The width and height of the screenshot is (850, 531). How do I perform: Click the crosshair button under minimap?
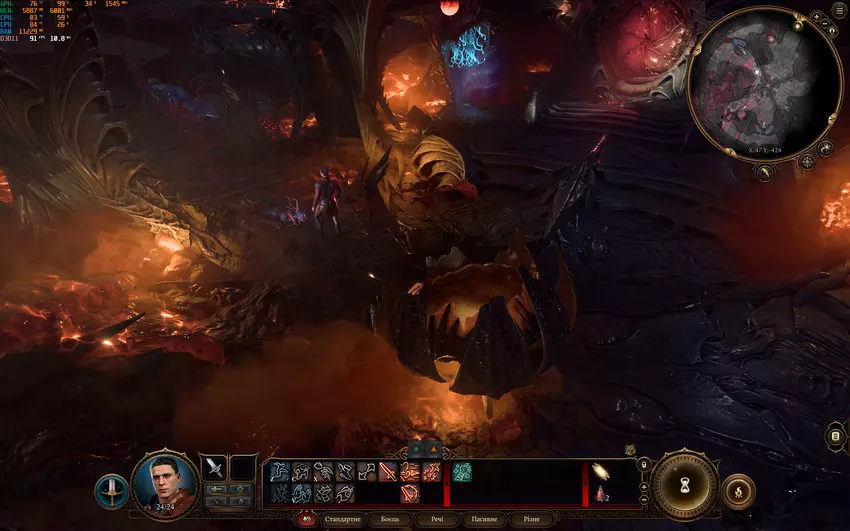point(806,161)
